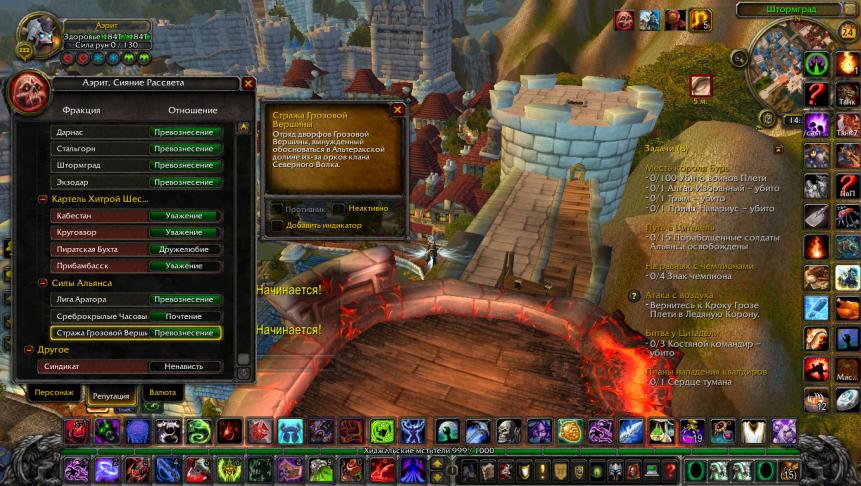Select the Кабестан faction row

tap(135, 215)
